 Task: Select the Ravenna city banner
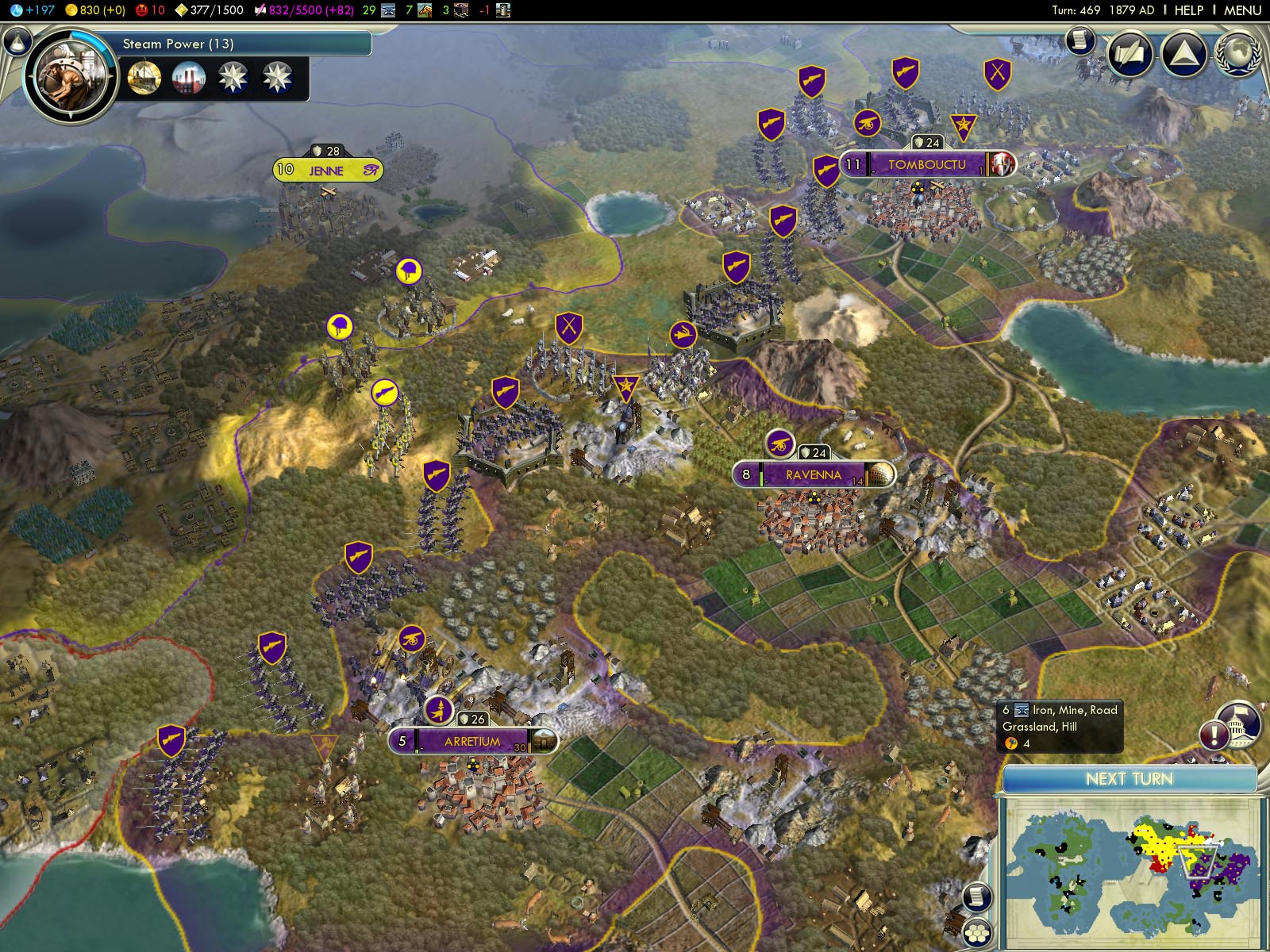click(x=814, y=474)
